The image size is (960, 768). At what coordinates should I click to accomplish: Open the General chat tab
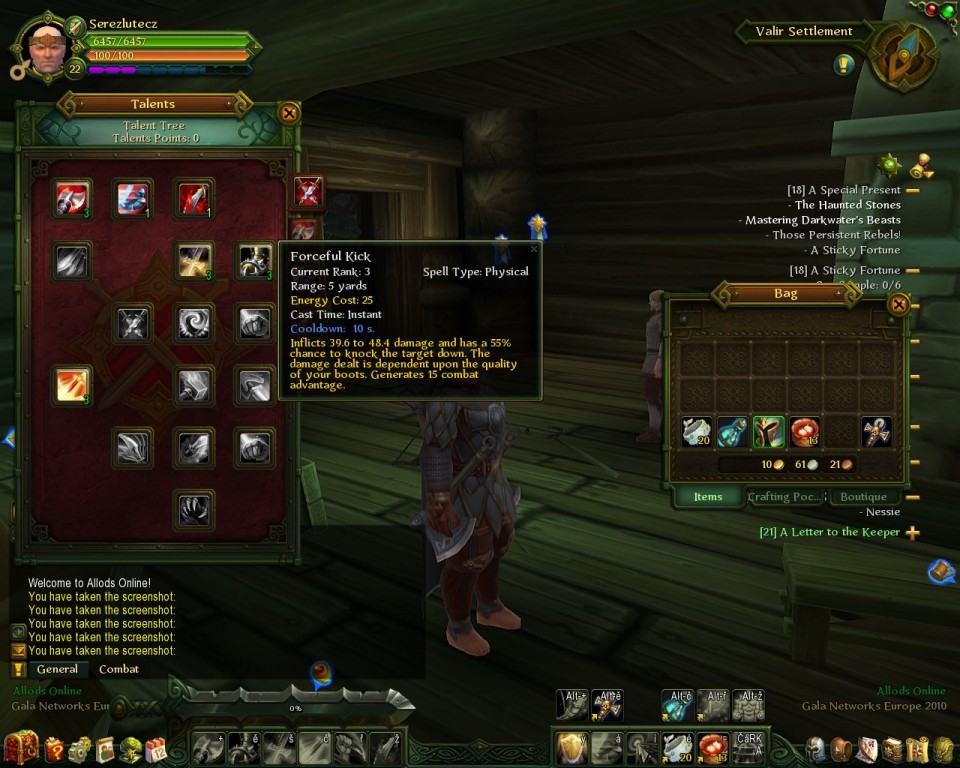(57, 669)
